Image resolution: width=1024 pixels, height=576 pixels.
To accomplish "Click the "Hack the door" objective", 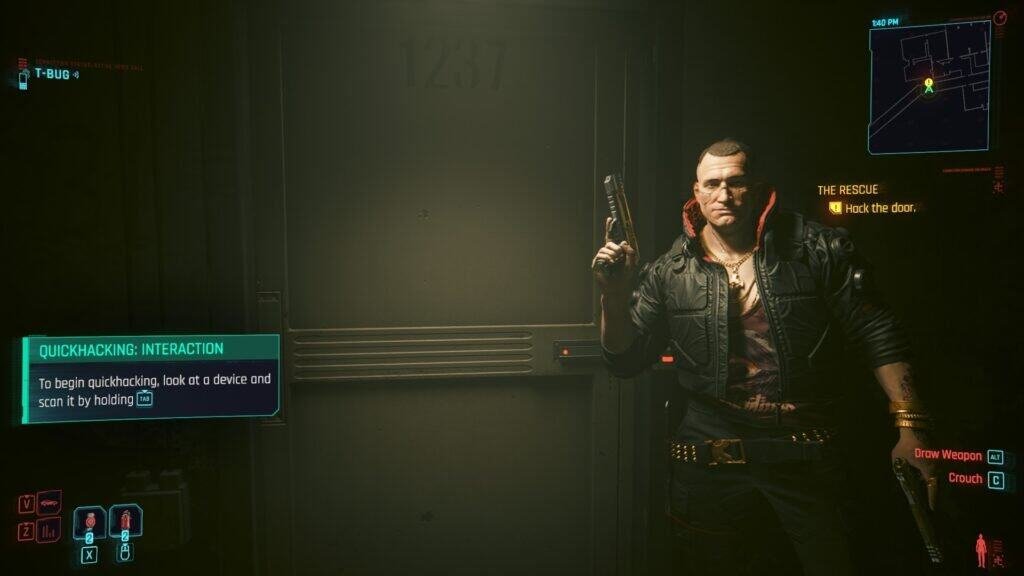I will coord(880,208).
